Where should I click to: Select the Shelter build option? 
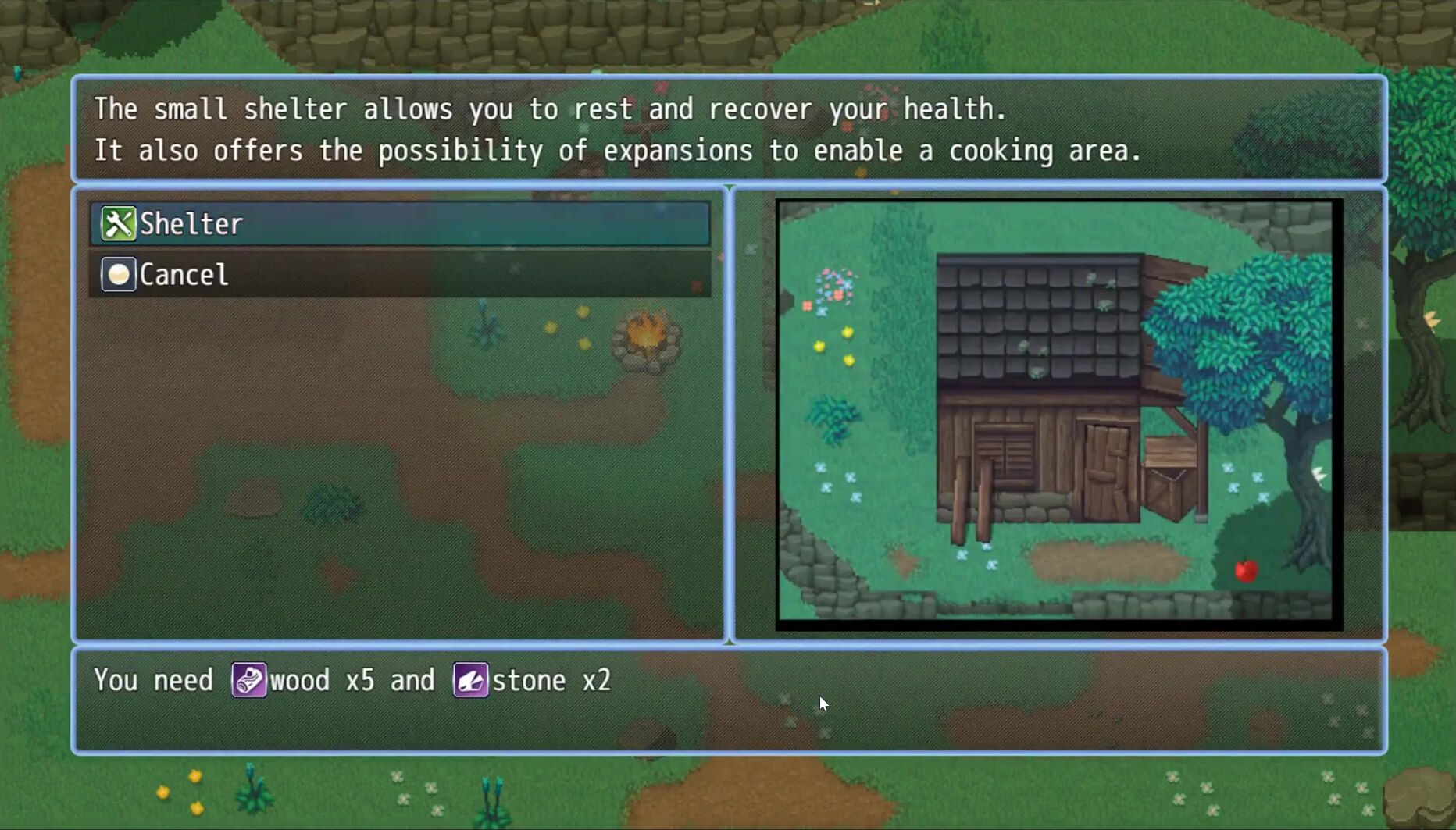[x=399, y=224]
